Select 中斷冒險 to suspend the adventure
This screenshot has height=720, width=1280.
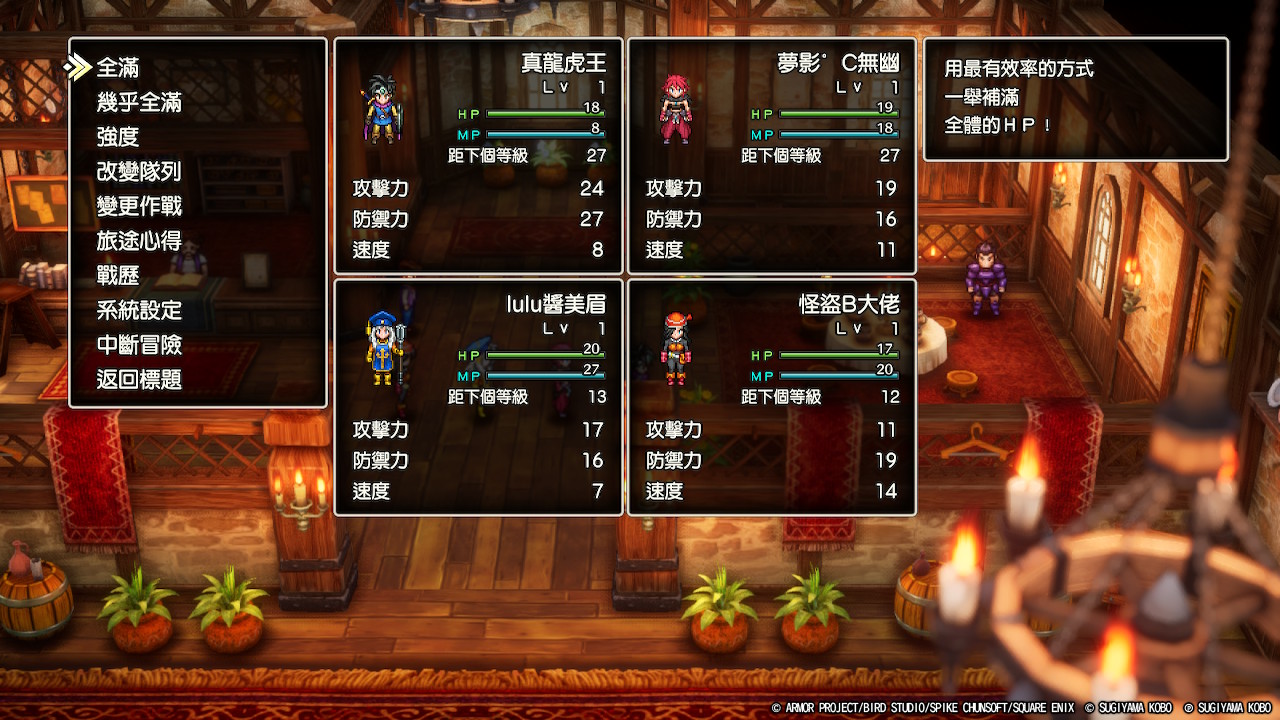coord(140,345)
